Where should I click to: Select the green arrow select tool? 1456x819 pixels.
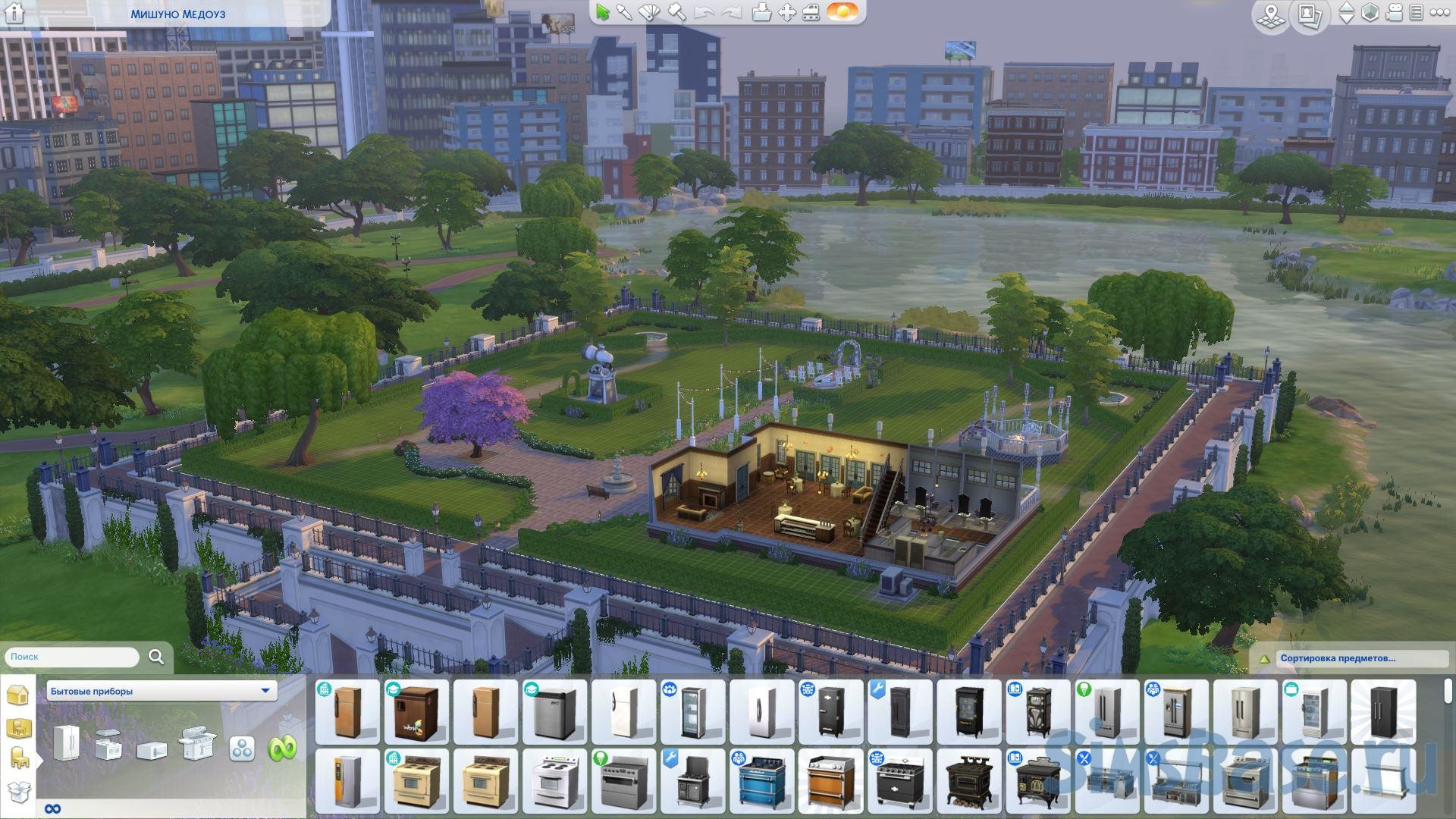pos(603,12)
